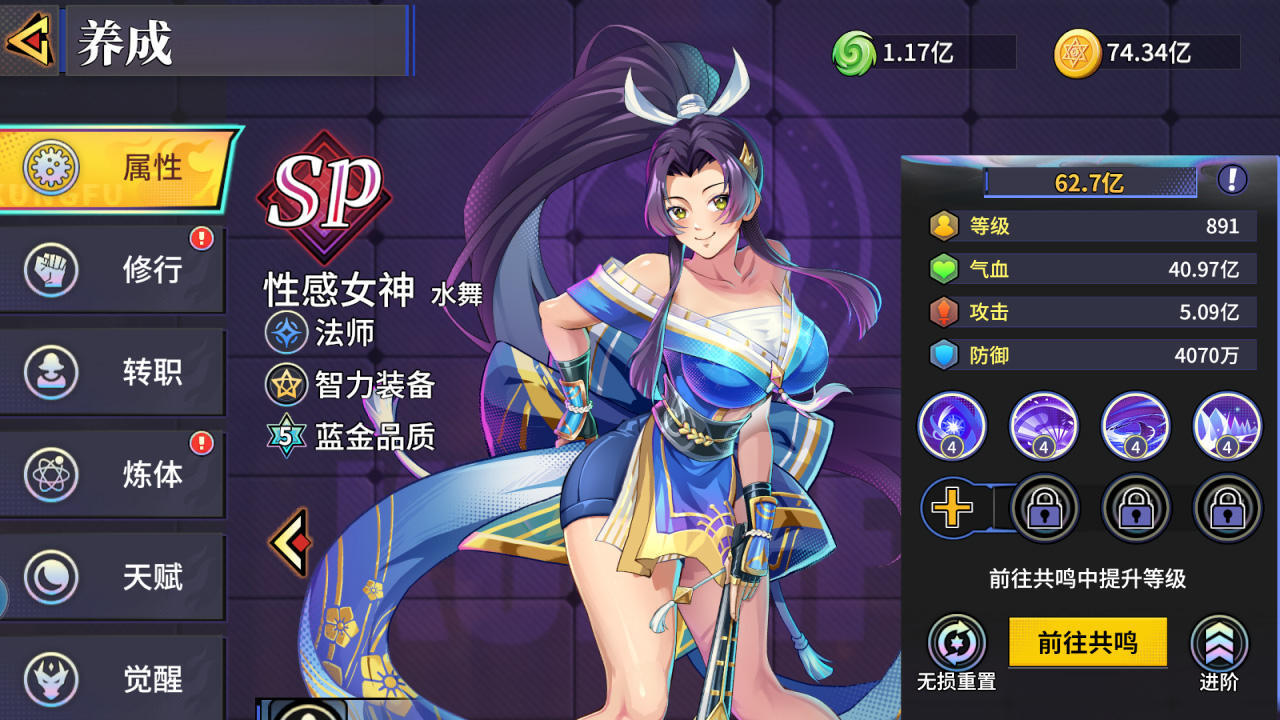
Task: Select the 转职 tab
Action: (x=112, y=372)
